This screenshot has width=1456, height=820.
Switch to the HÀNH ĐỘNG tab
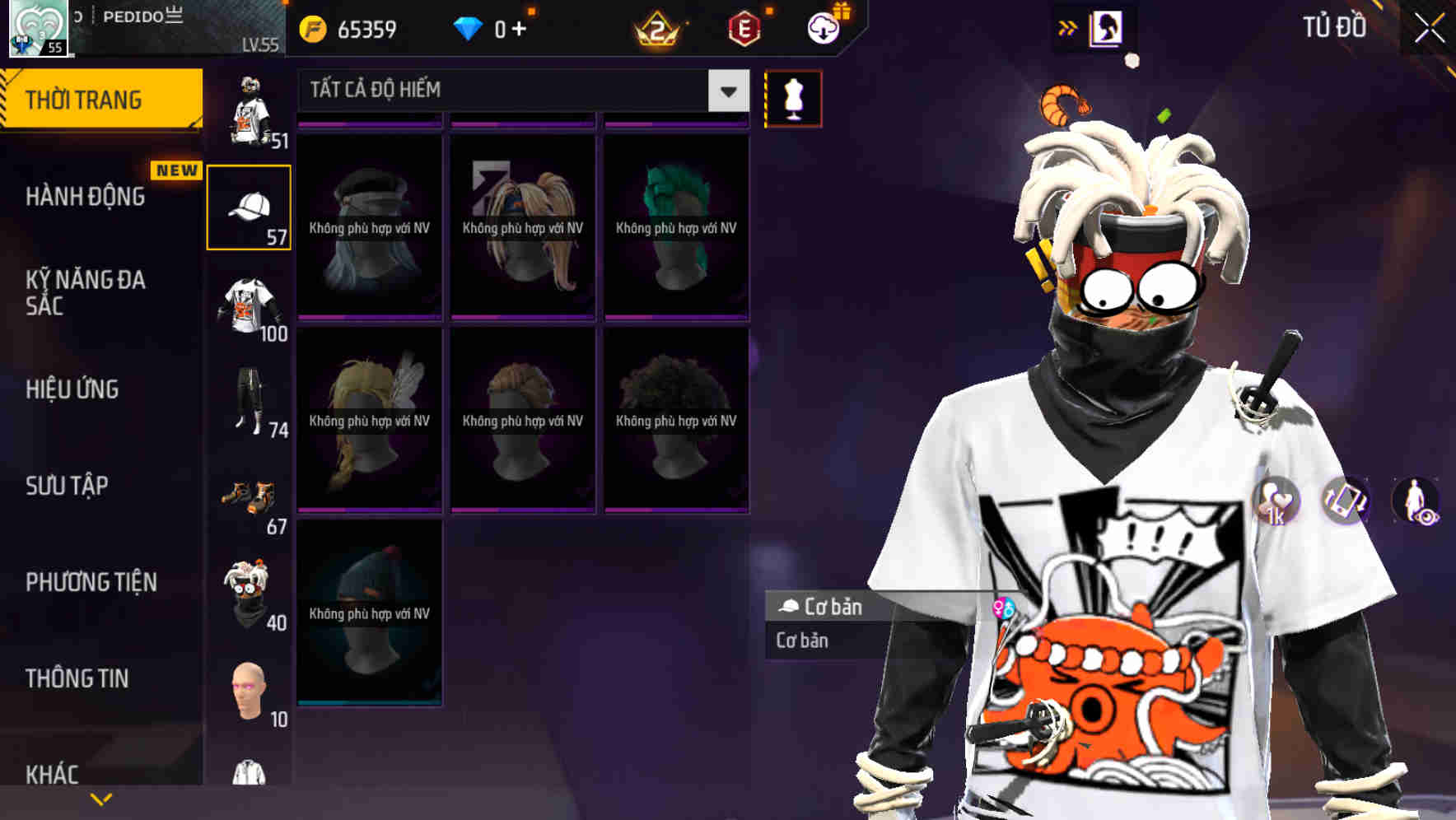click(86, 198)
